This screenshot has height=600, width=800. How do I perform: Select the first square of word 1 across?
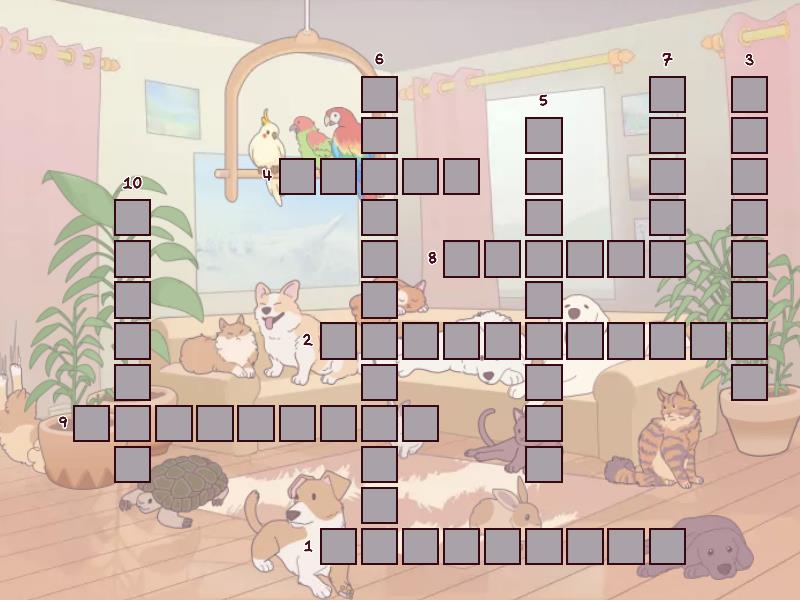click(x=339, y=546)
